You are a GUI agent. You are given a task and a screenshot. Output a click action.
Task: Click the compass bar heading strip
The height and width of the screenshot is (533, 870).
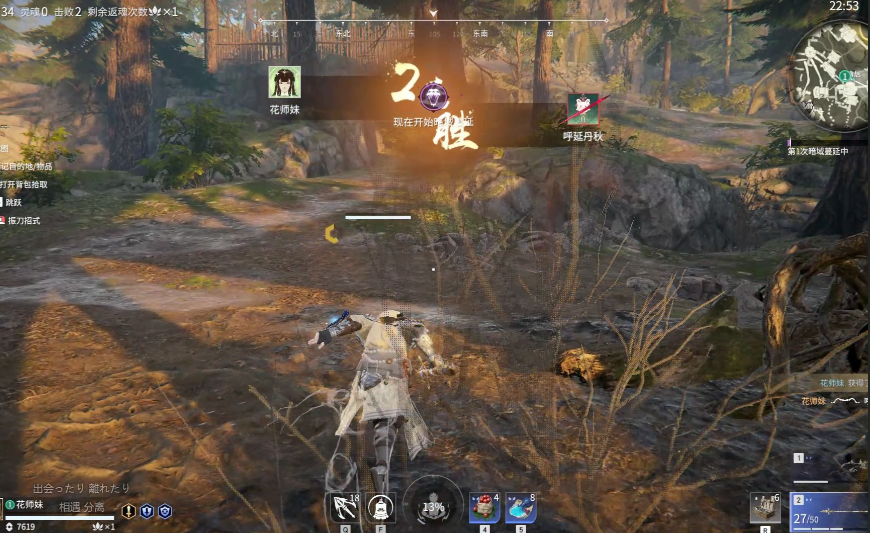tap(433, 32)
